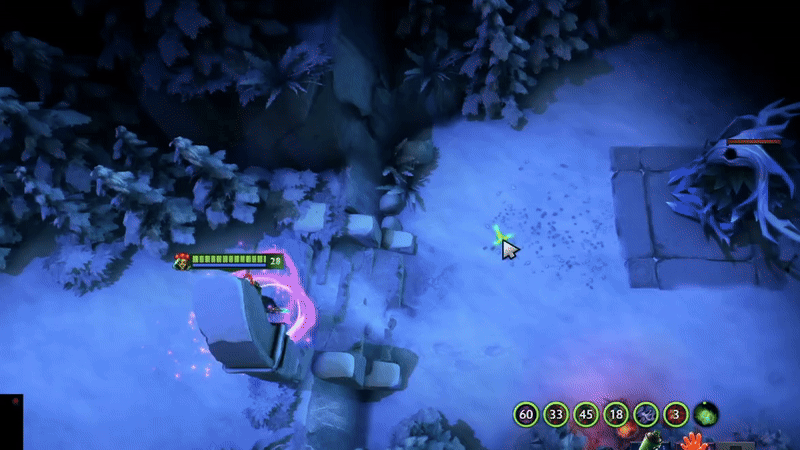Click the glowing green orb status icon
This screenshot has width=800, height=450.
[707, 414]
